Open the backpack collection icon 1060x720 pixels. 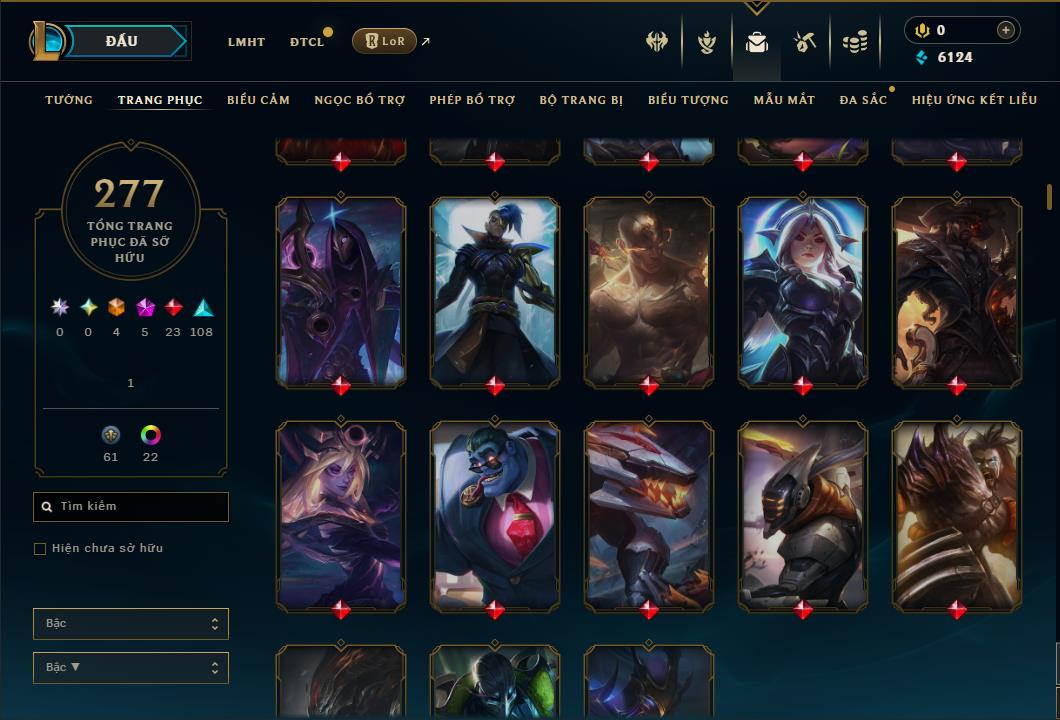pos(757,42)
